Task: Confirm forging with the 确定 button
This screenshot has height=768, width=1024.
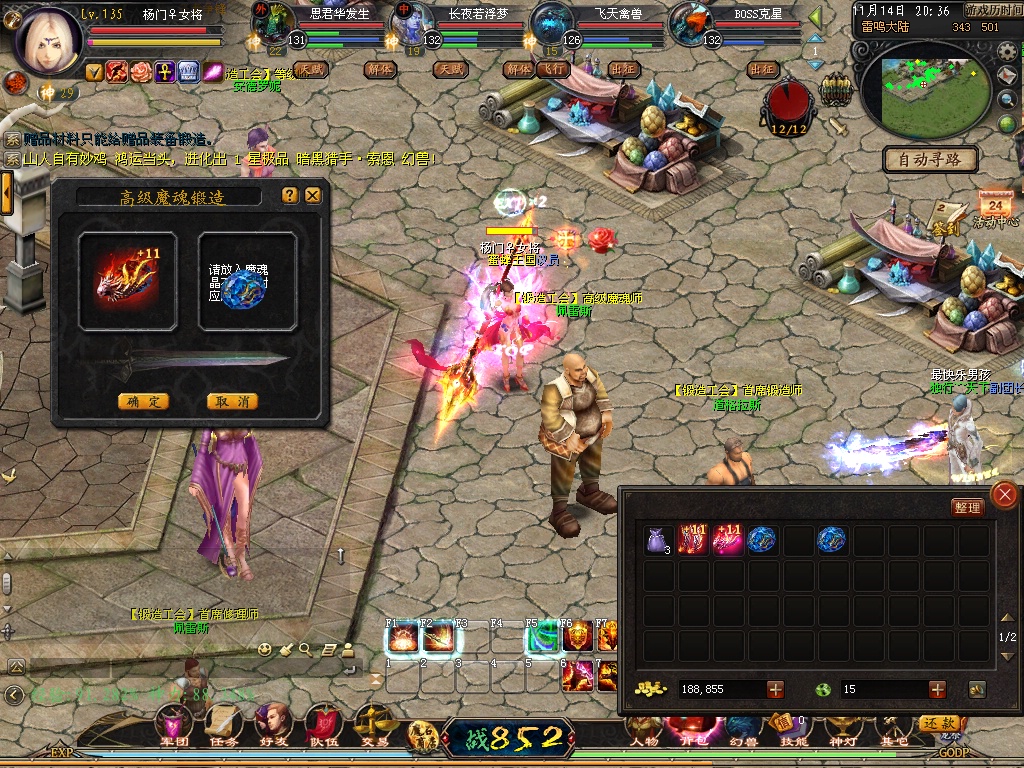Action: tap(143, 401)
